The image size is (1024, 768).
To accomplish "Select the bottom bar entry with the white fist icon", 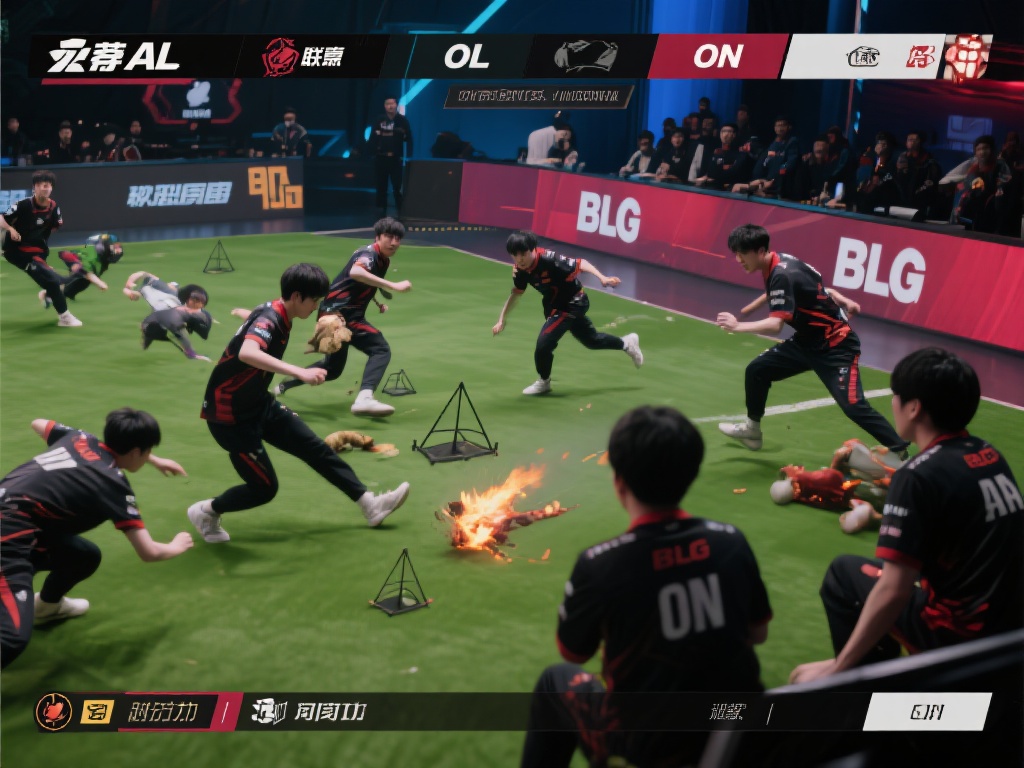I will point(309,712).
